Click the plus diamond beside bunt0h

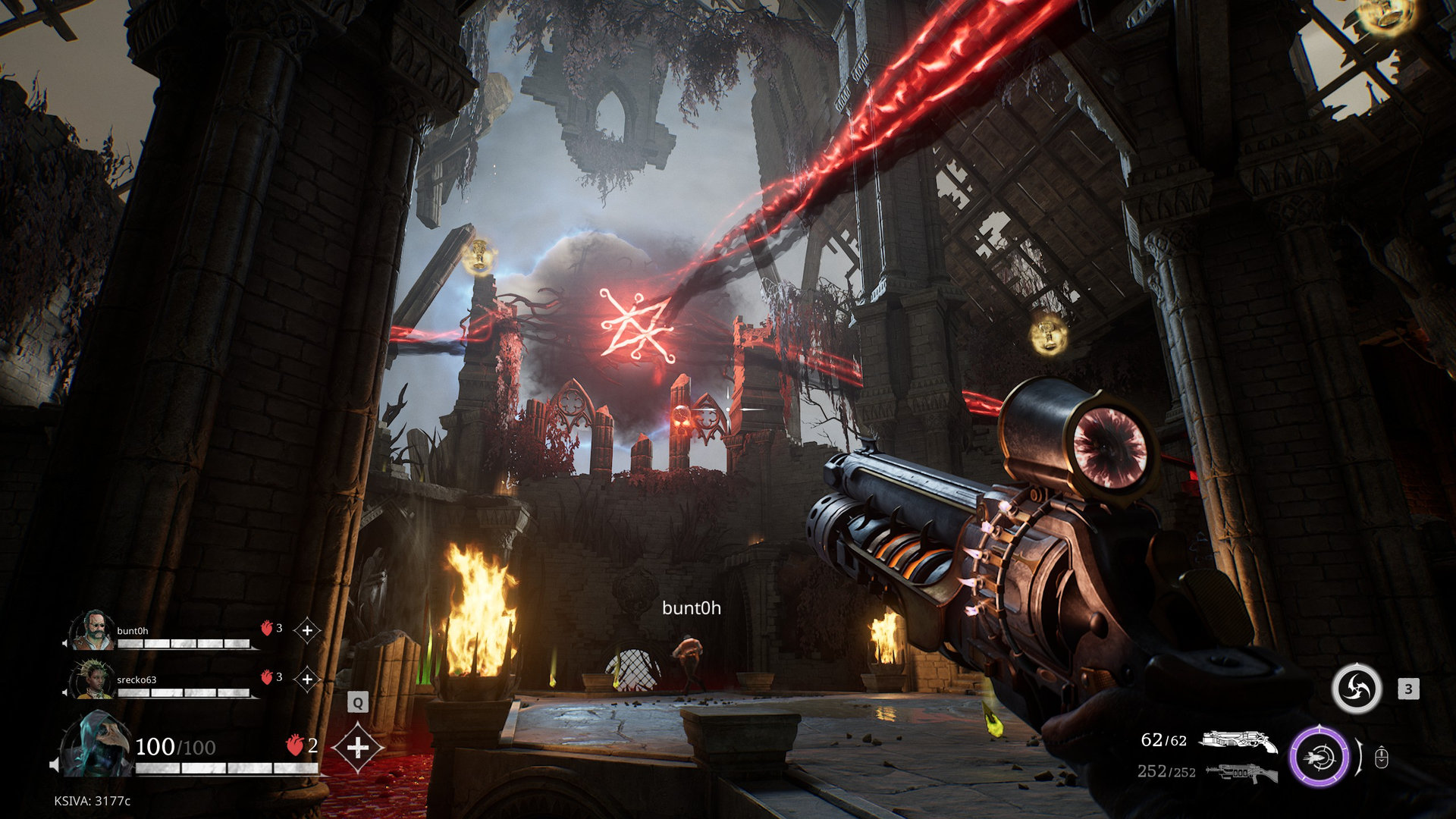(x=307, y=630)
